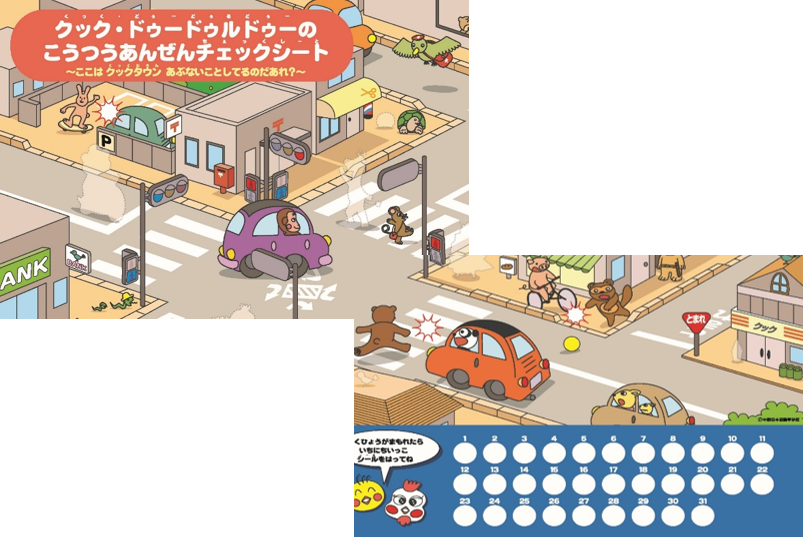The height and width of the screenshot is (537, 803).
Task: Place a sticker on day 11
Action: 761,454
